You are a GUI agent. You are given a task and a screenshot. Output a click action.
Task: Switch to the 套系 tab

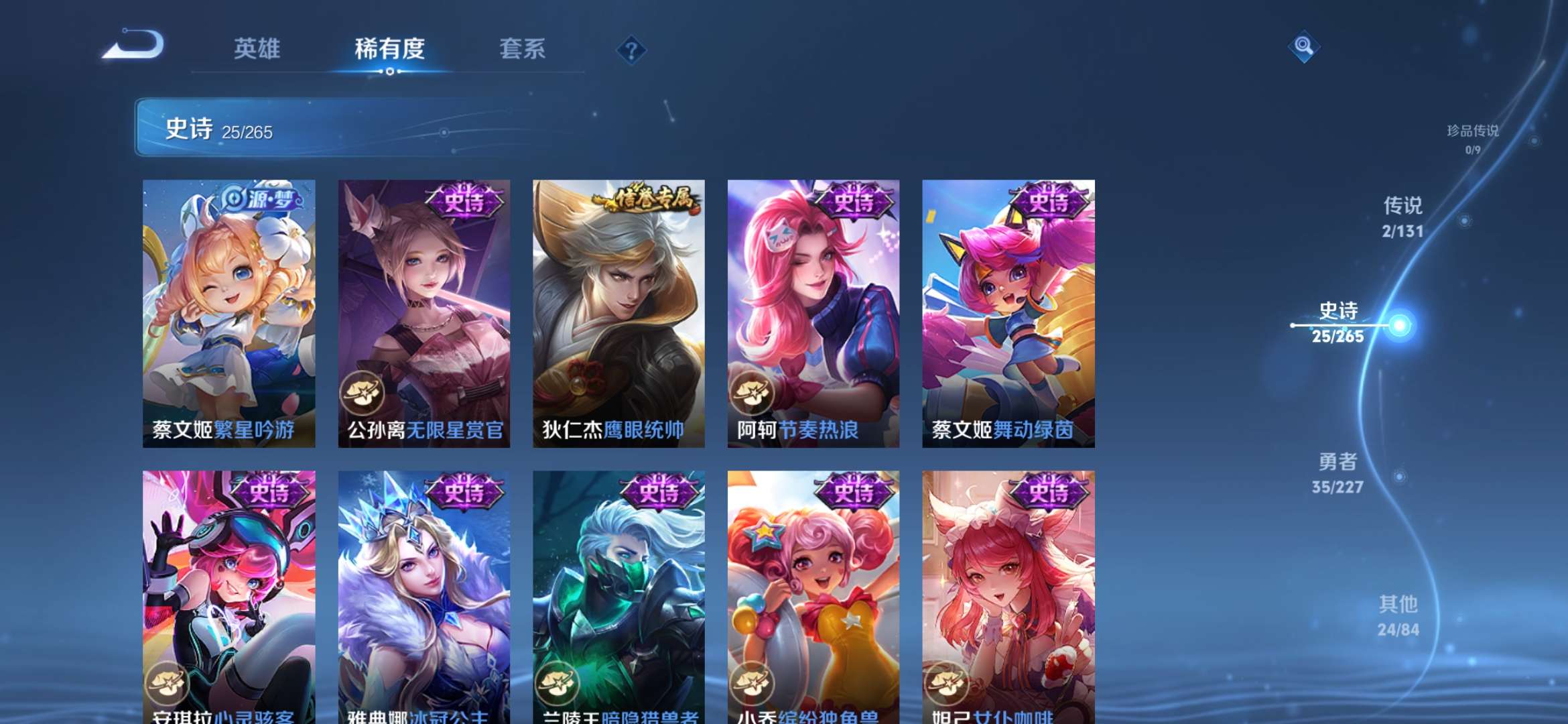pos(521,49)
